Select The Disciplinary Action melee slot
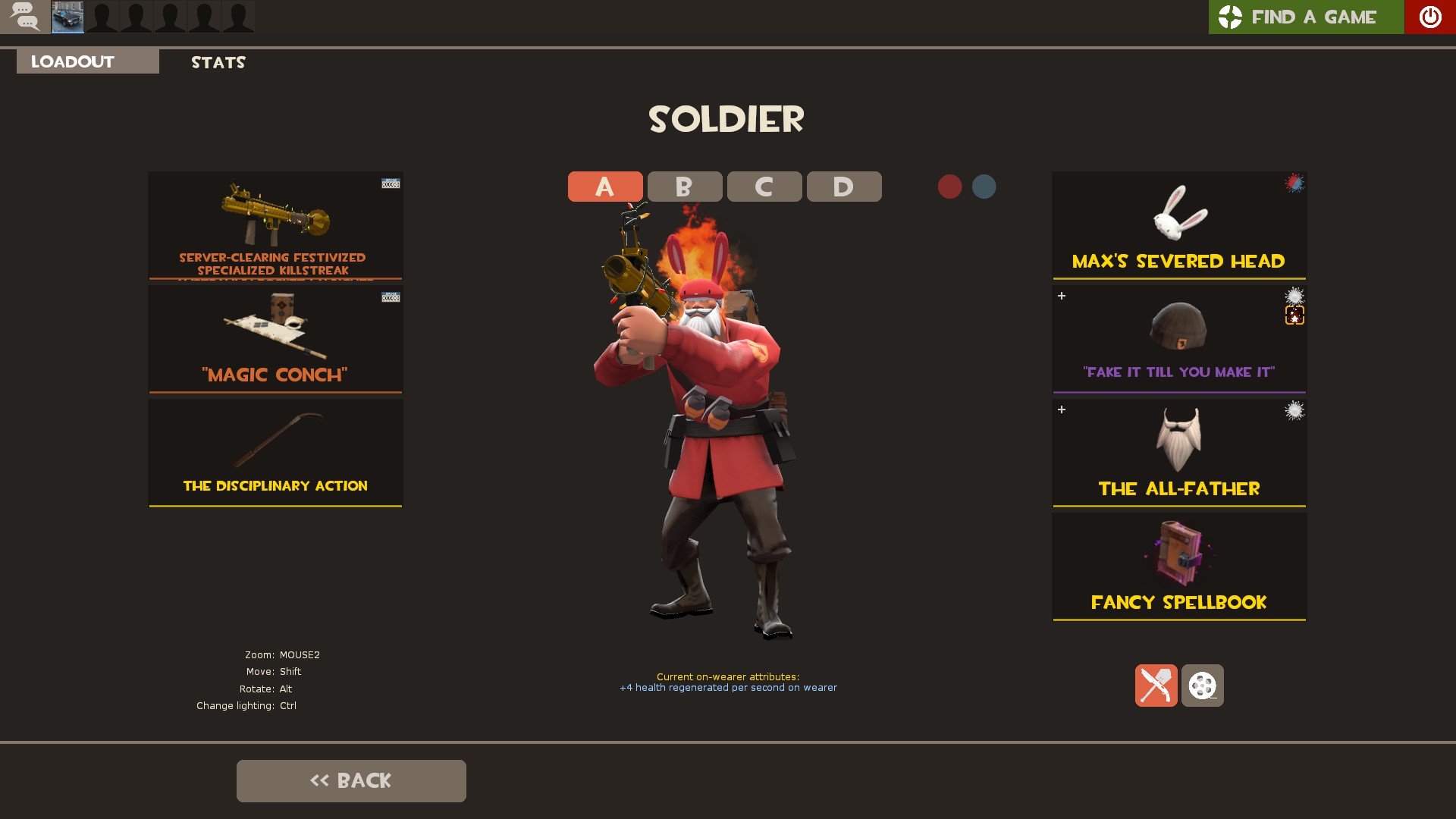The width and height of the screenshot is (1456, 819). pos(275,453)
